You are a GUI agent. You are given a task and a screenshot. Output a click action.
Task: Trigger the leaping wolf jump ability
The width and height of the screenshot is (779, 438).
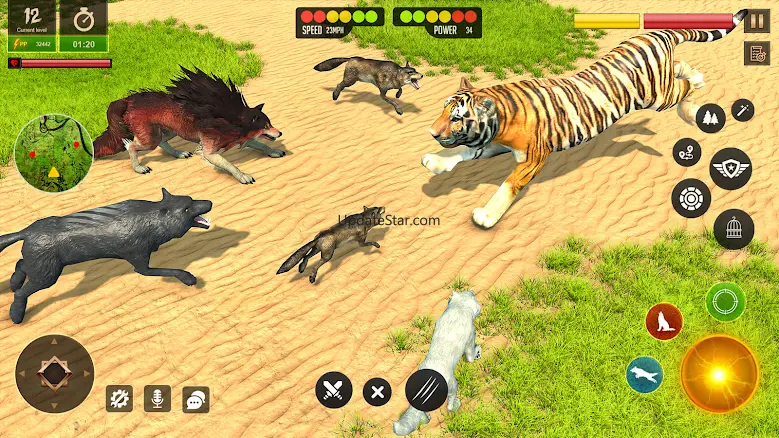[x=644, y=374]
